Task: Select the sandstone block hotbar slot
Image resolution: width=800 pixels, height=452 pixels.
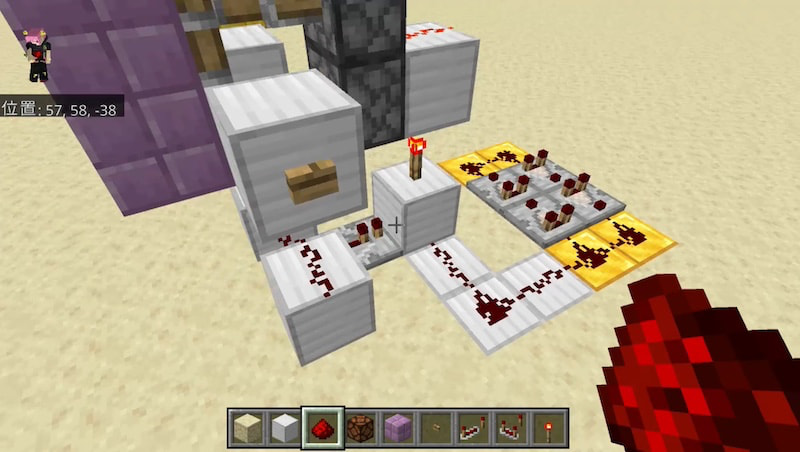Action: pos(247,428)
